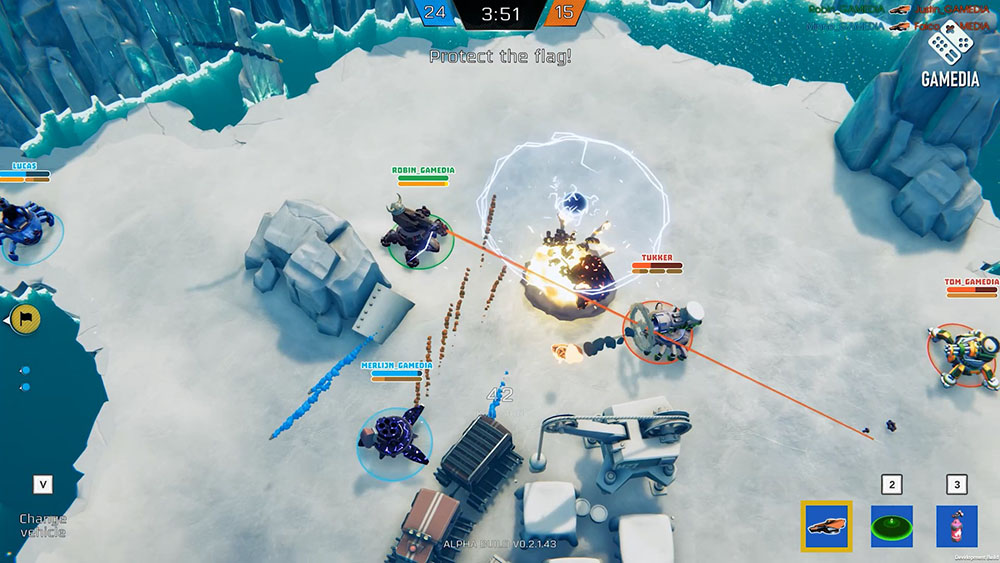Click the yellow flag objective marker
Screen dimensions: 1000x563
tap(19, 319)
